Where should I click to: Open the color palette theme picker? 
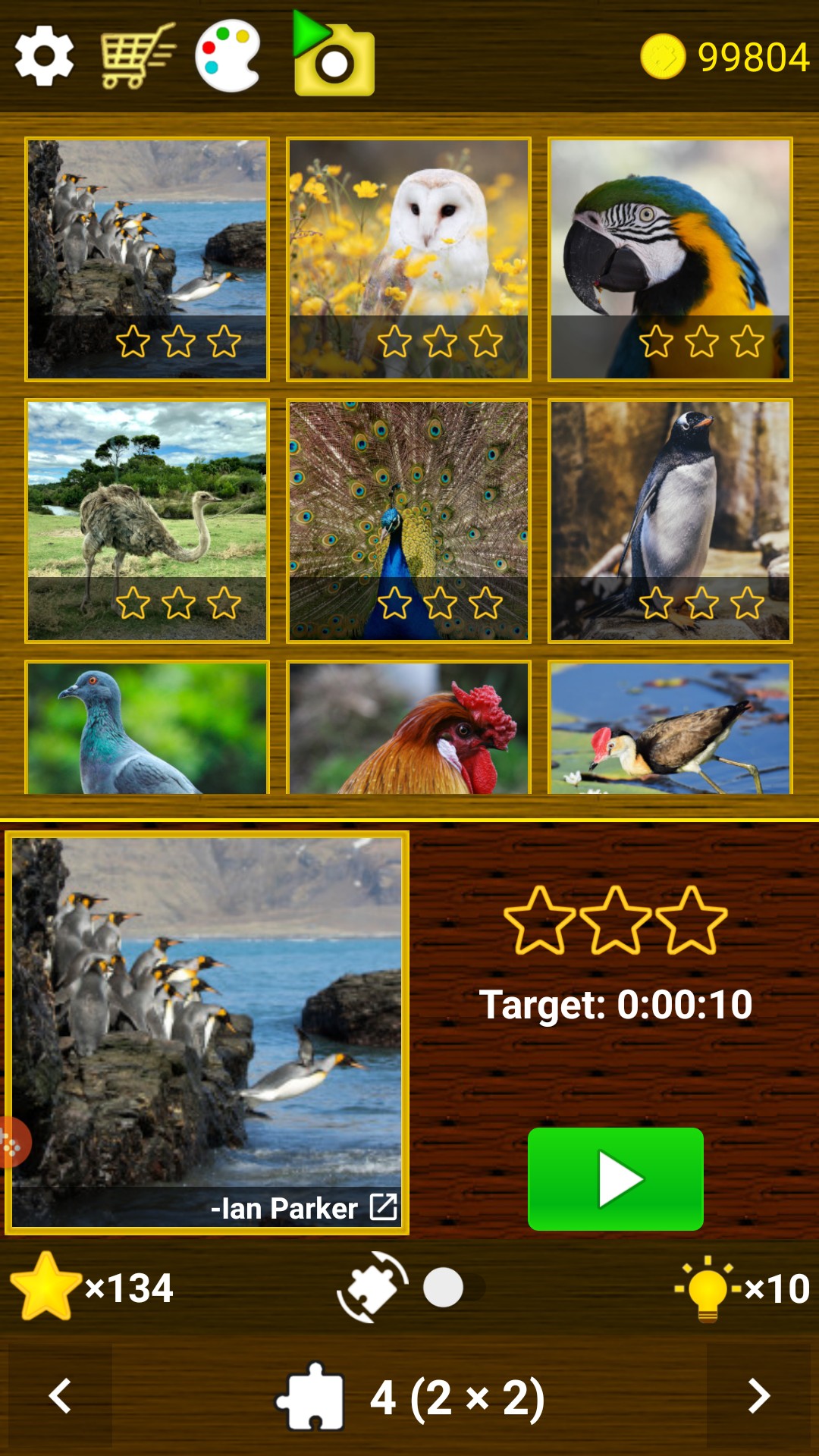(227, 56)
